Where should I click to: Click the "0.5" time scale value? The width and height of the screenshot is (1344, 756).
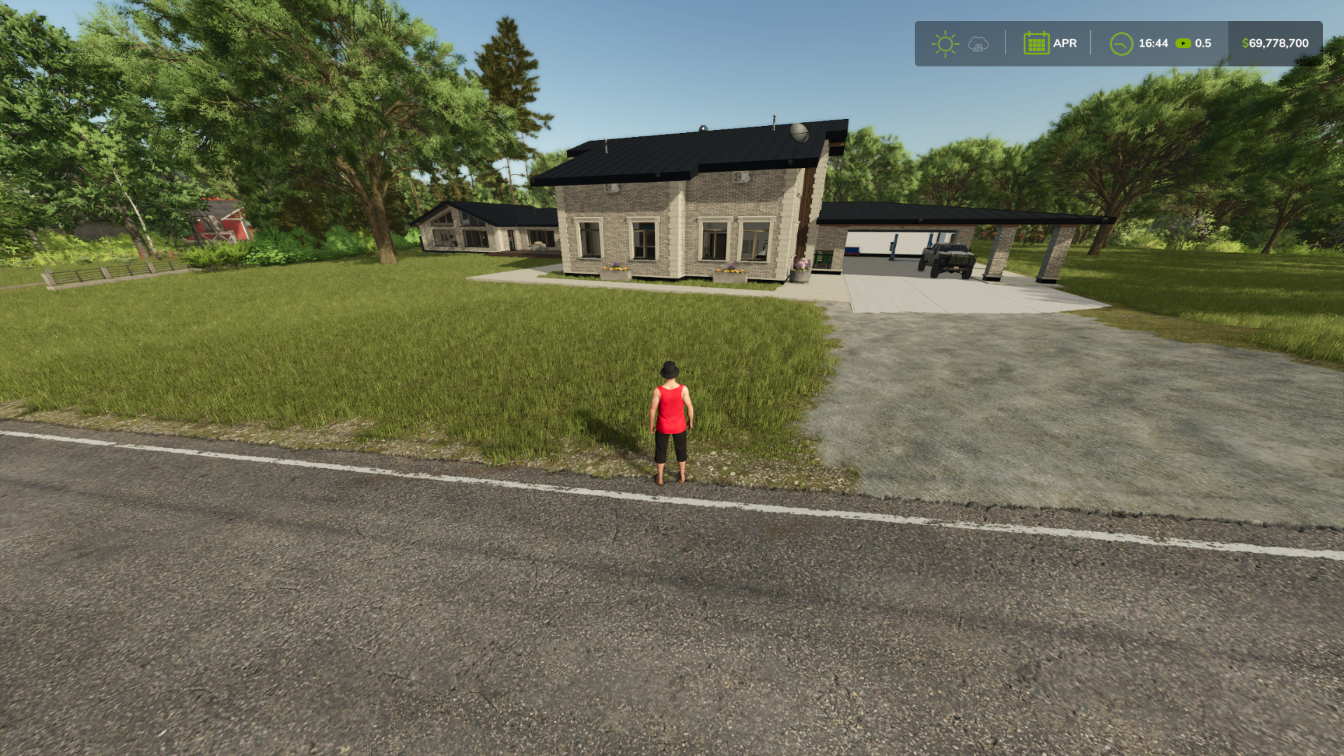click(1203, 43)
